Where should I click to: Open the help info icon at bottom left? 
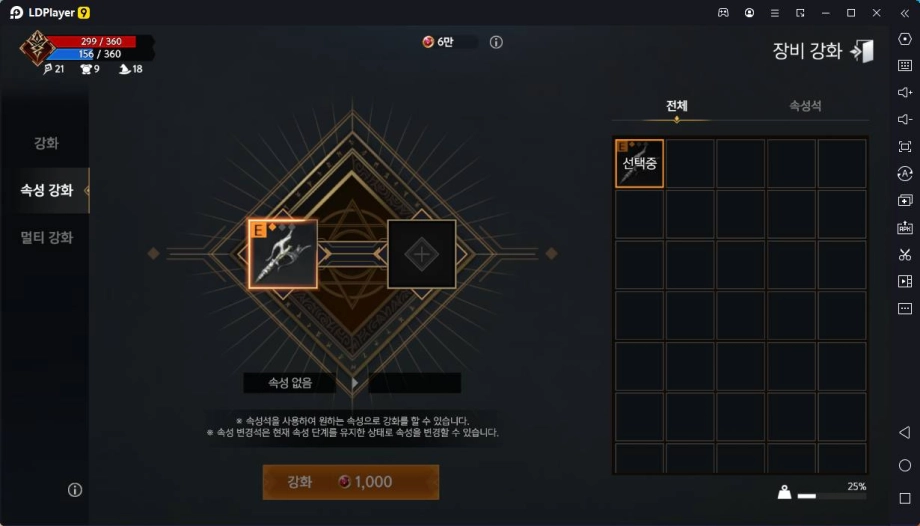[75, 490]
